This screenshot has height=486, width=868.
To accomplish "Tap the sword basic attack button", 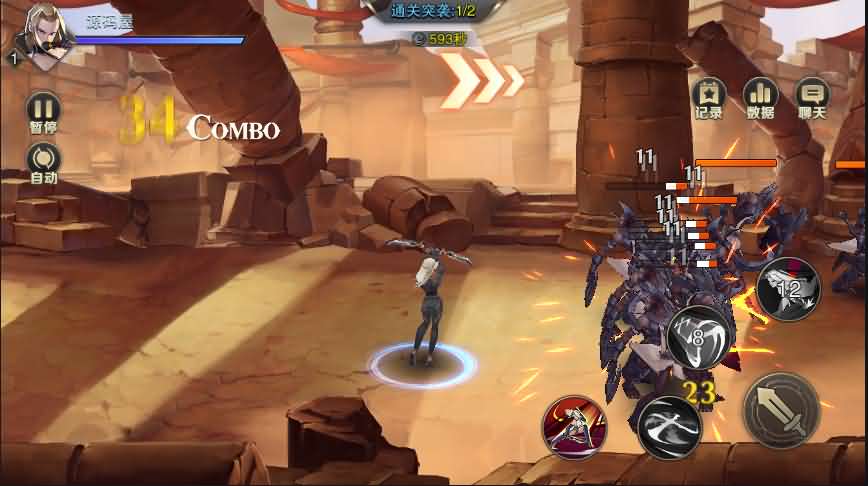I will pyautogui.click(x=782, y=411).
